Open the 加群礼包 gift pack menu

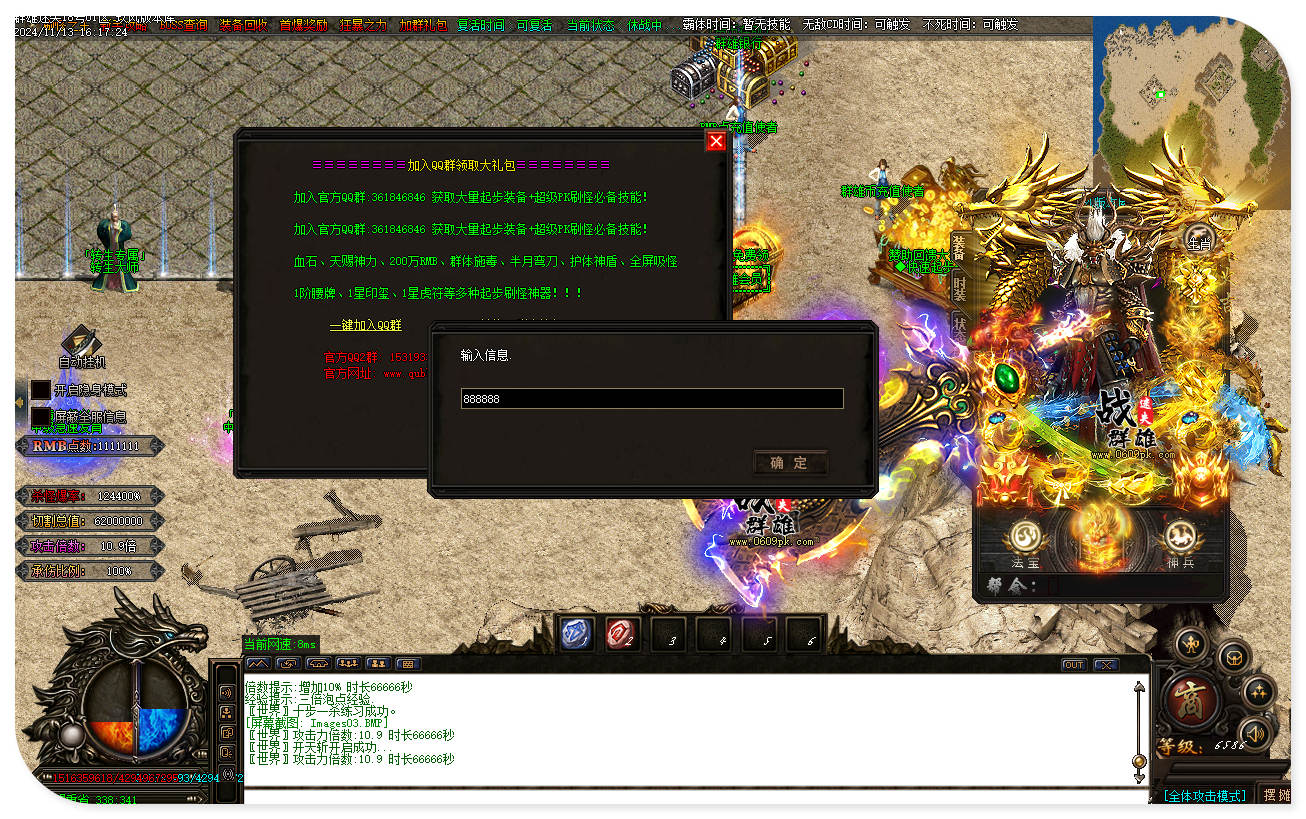tap(423, 25)
